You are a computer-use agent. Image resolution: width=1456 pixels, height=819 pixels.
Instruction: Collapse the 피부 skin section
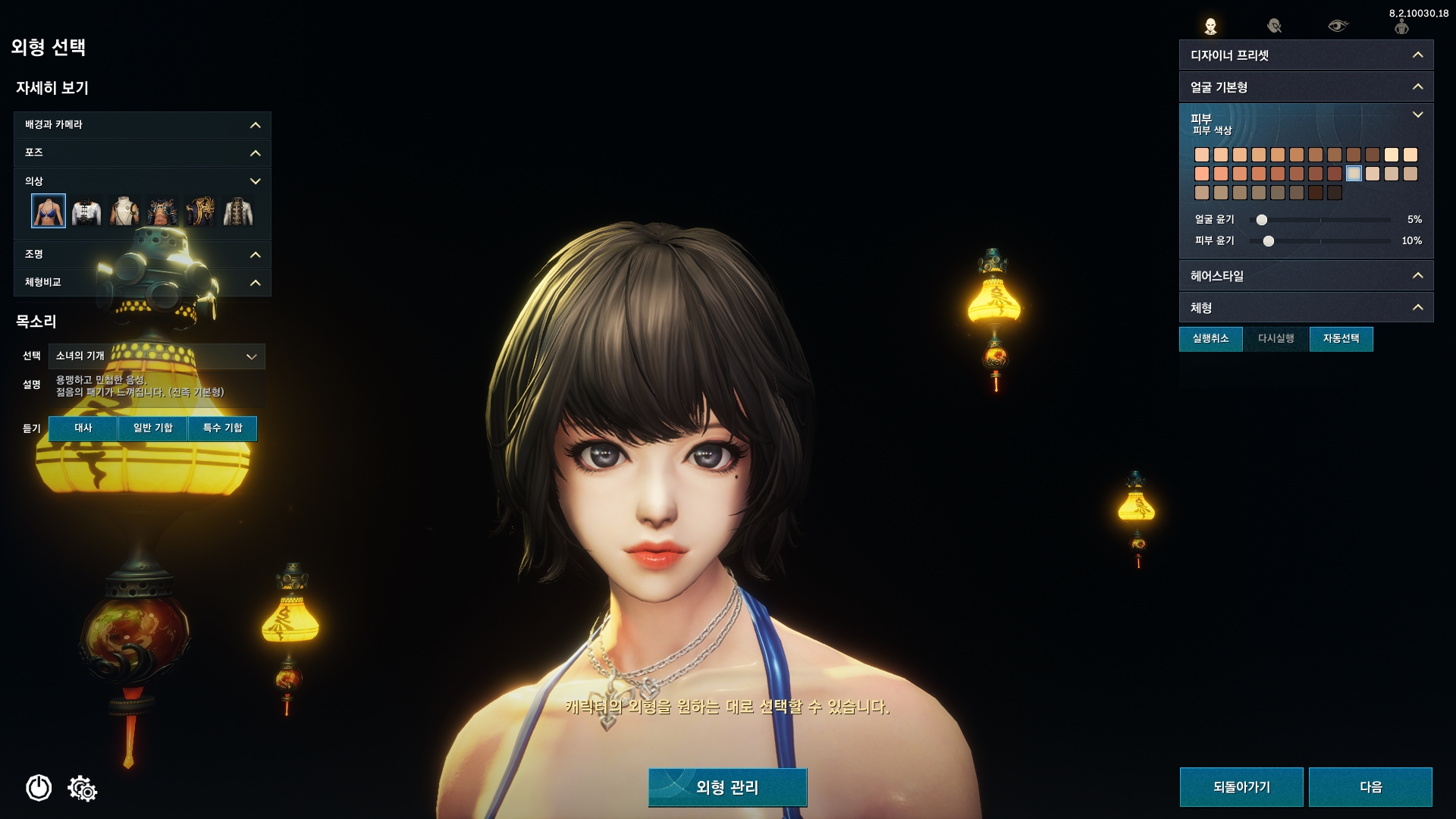1418,114
